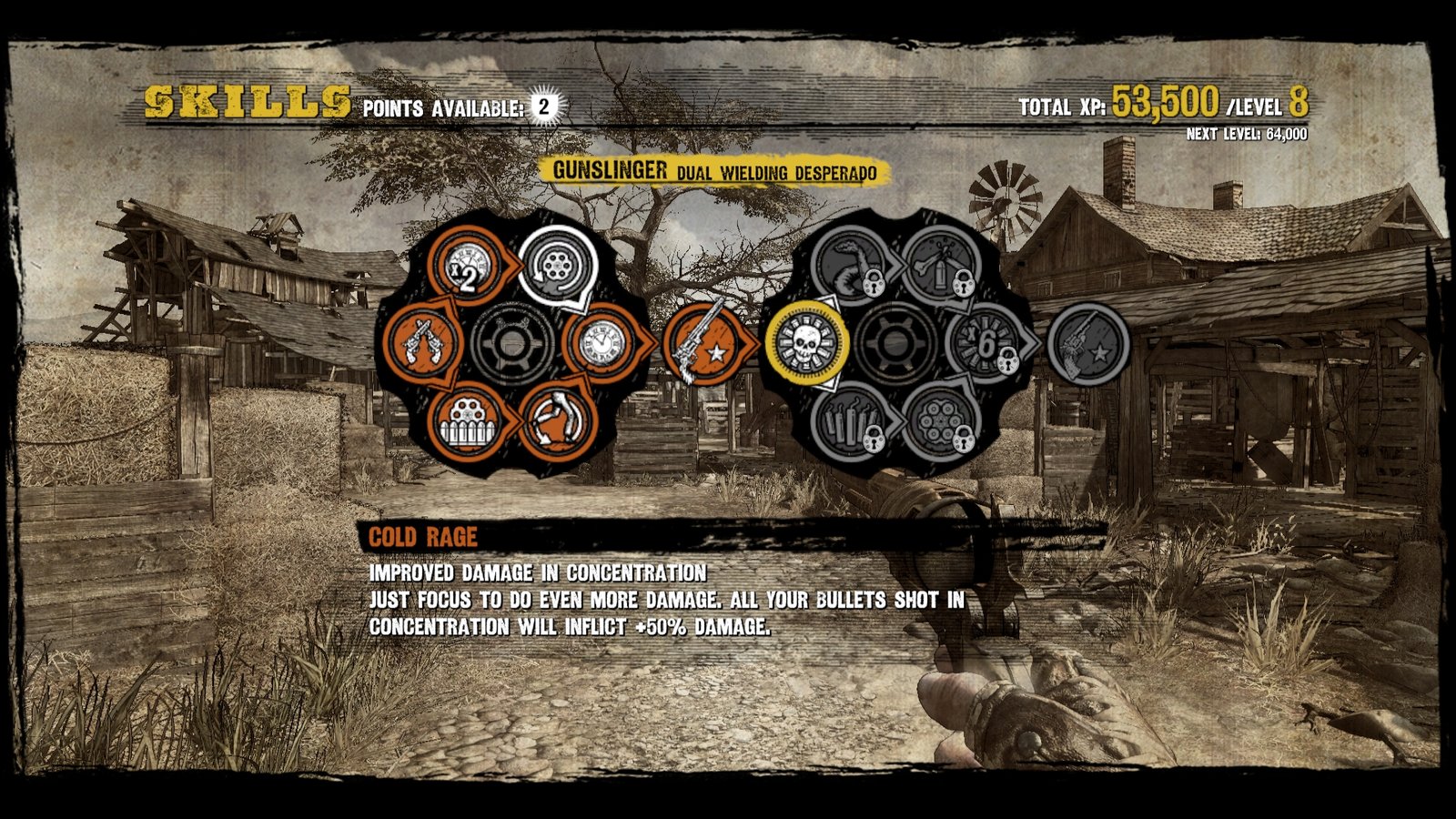1456x819 pixels.
Task: Select the Cold Rage skull skill
Action: click(x=804, y=344)
